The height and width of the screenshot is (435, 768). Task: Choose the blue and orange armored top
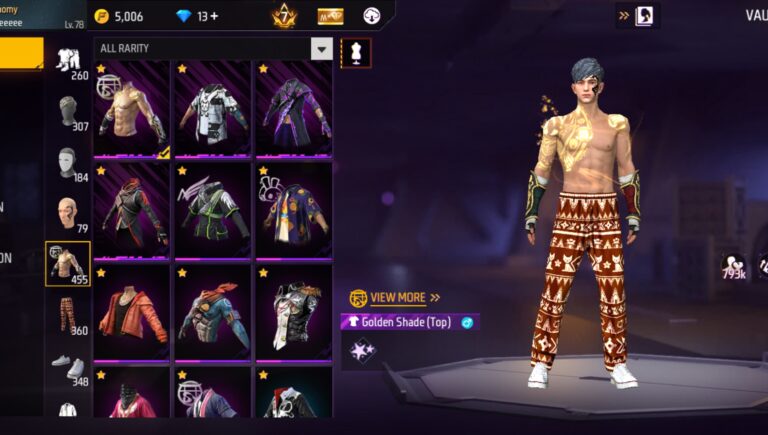pyautogui.click(x=212, y=312)
